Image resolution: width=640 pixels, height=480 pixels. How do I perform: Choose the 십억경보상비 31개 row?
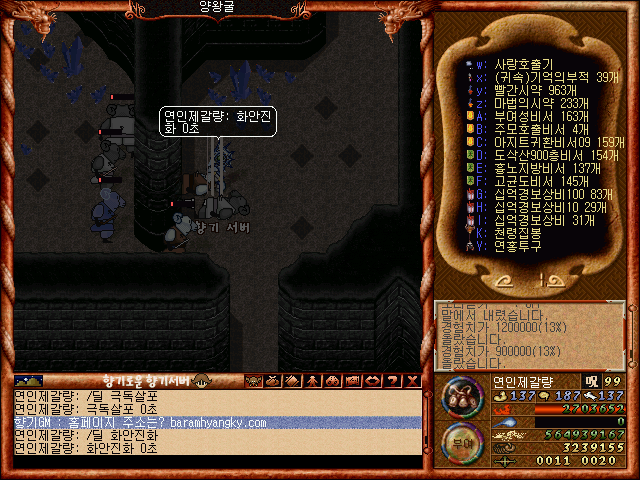540,220
